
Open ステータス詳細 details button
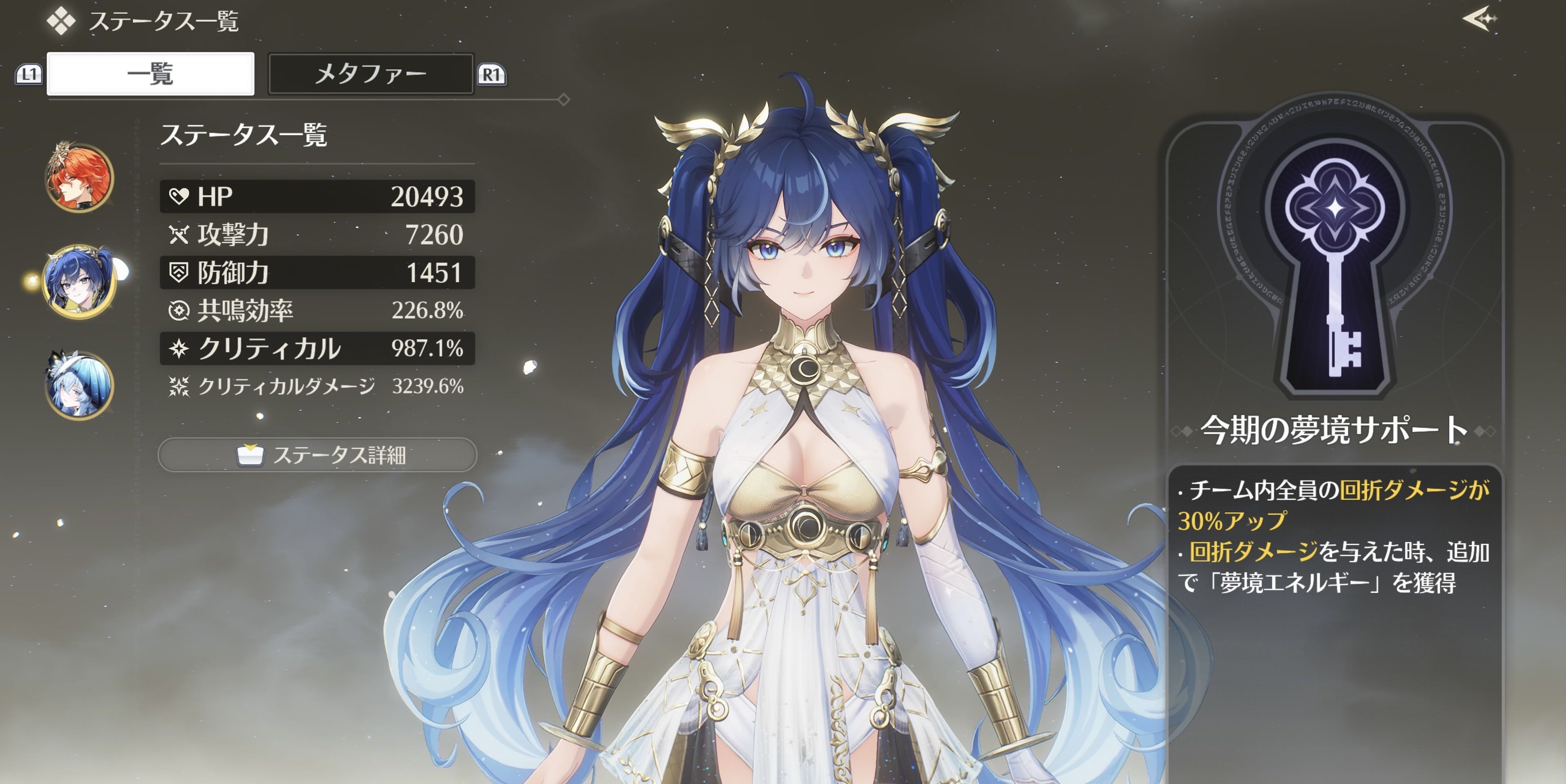point(317,455)
